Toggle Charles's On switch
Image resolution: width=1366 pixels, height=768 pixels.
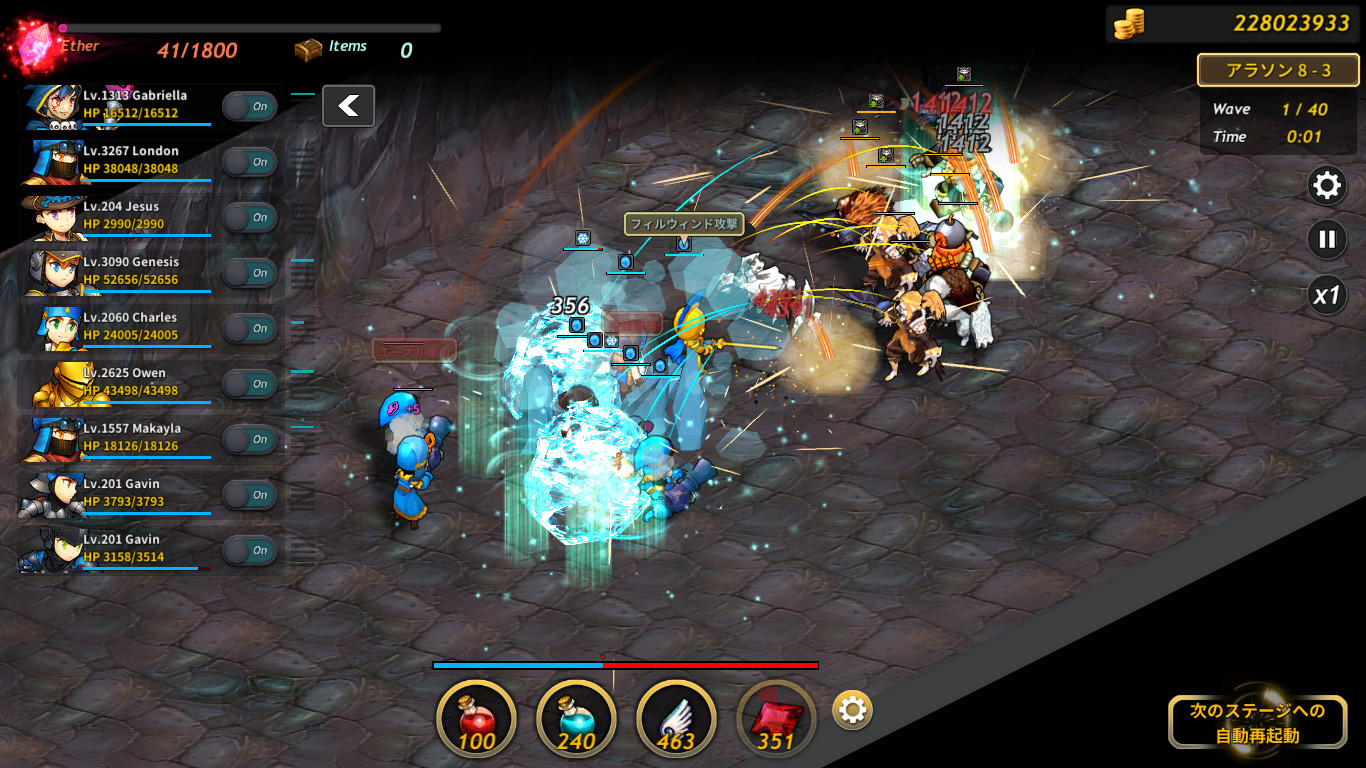[249, 328]
